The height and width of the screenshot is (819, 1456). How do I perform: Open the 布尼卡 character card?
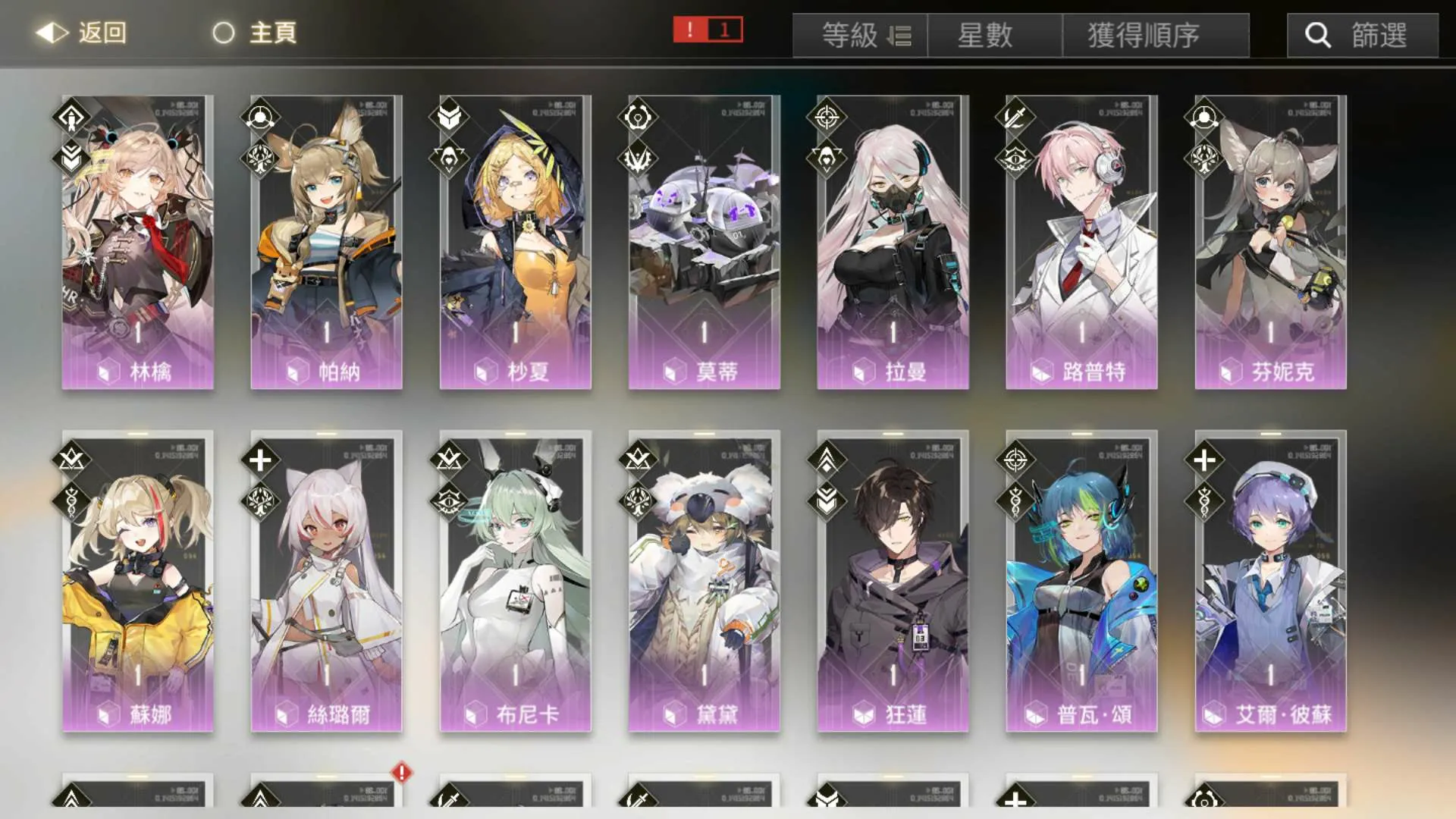(515, 584)
